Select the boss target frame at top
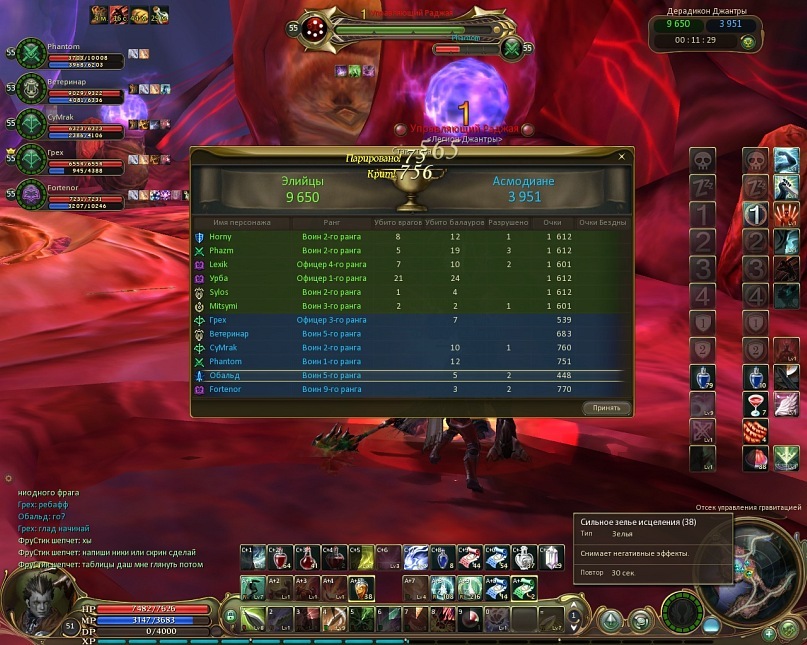The width and height of the screenshot is (807, 645). pyautogui.click(x=400, y=28)
